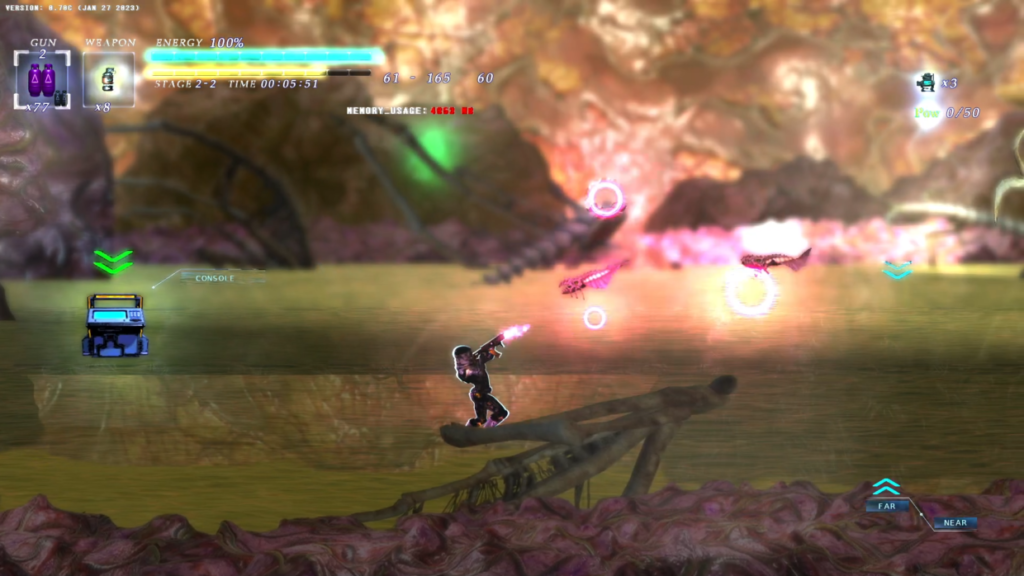The width and height of the screenshot is (1024, 576).
Task: Select the grenade WEAPON slot
Action: pyautogui.click(x=108, y=79)
